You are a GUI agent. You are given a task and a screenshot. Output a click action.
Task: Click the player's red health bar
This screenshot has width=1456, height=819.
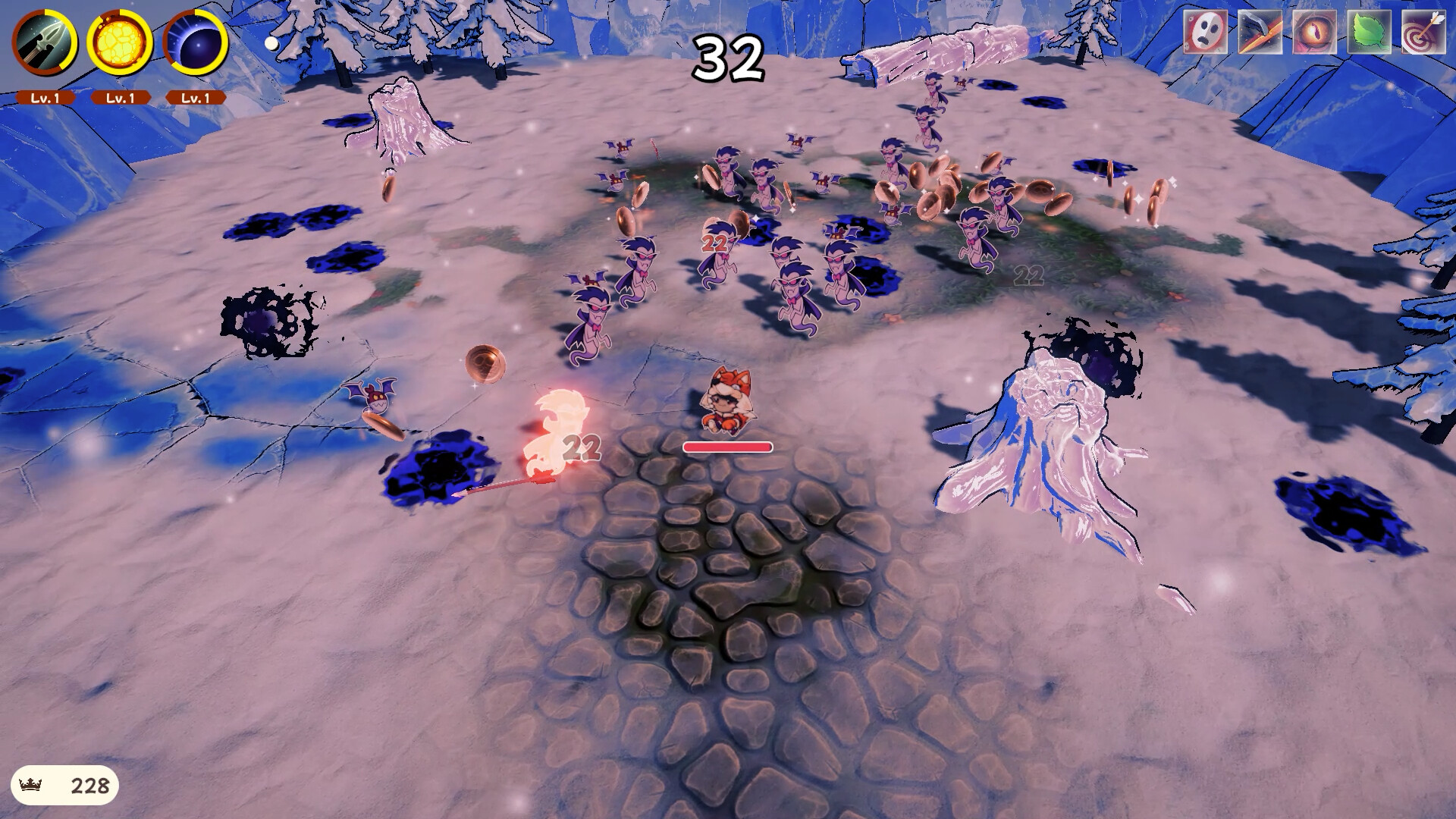point(729,446)
